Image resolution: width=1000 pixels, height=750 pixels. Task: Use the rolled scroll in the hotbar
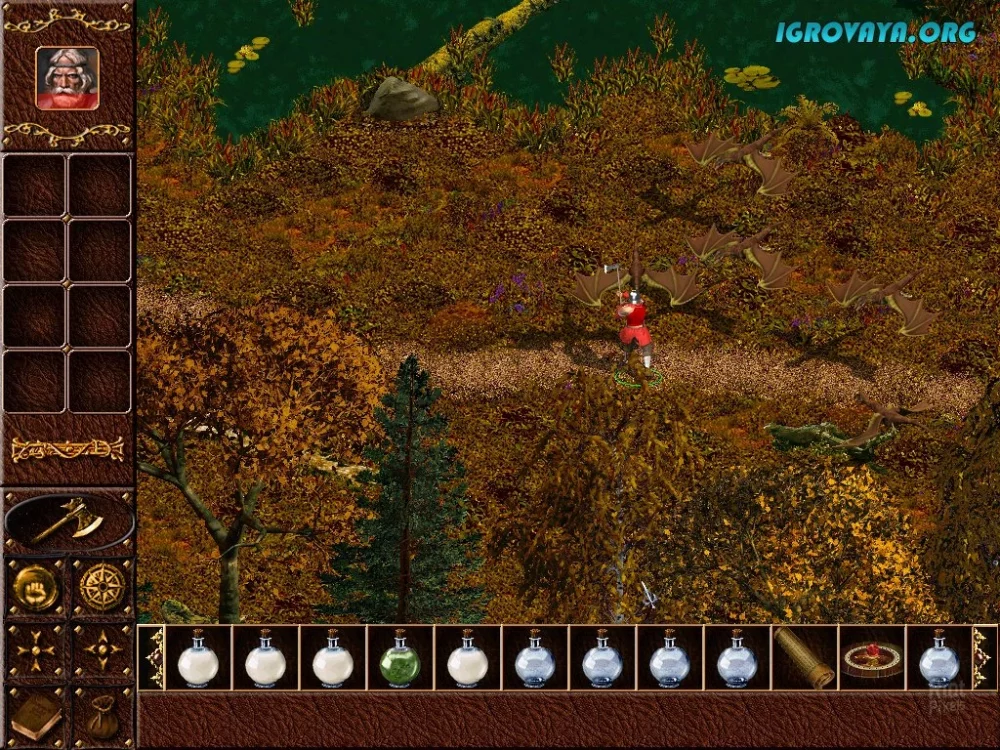805,659
